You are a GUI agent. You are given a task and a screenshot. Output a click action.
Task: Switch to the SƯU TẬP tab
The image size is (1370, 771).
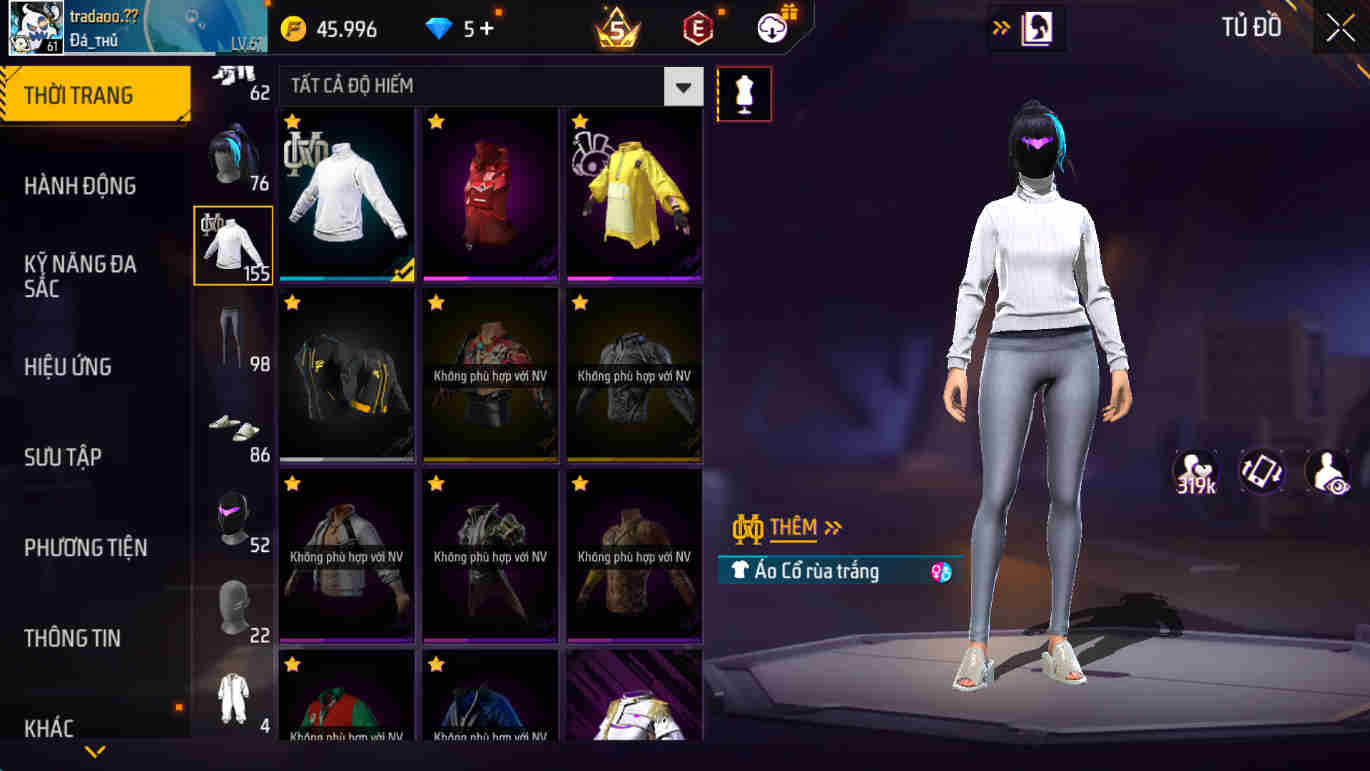62,456
